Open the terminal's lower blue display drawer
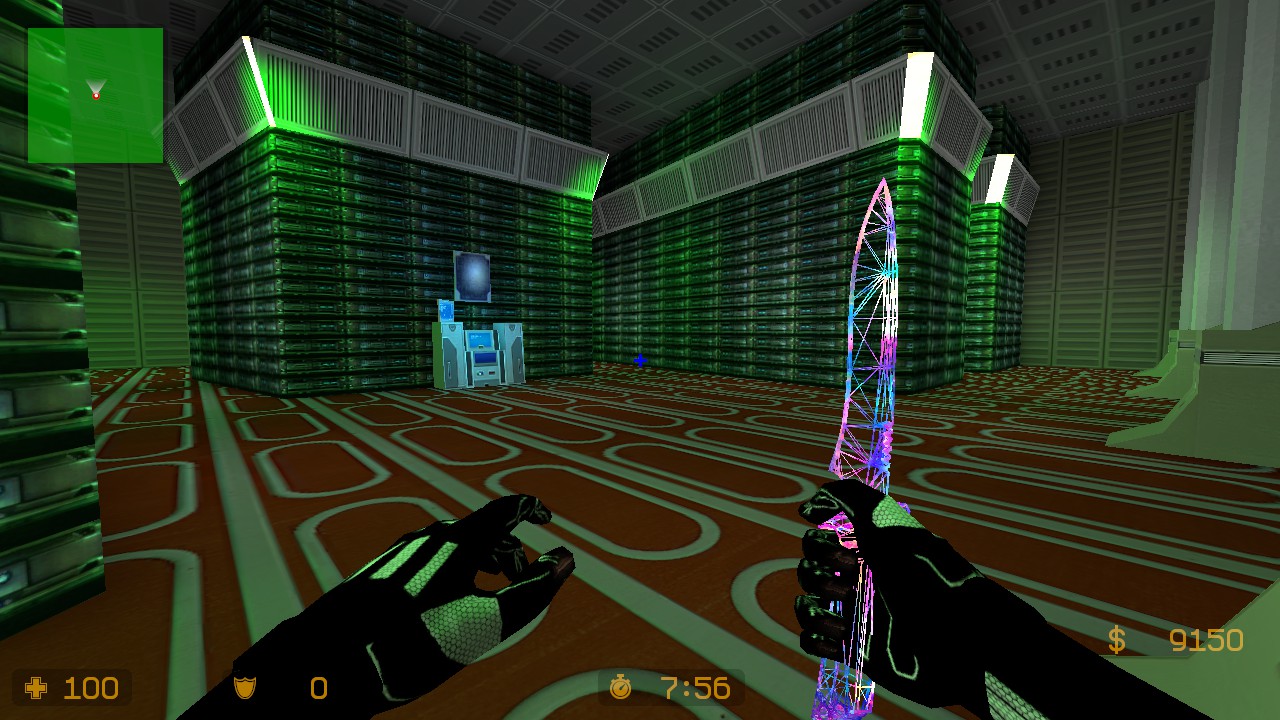Viewport: 1280px width, 720px height. (x=485, y=359)
